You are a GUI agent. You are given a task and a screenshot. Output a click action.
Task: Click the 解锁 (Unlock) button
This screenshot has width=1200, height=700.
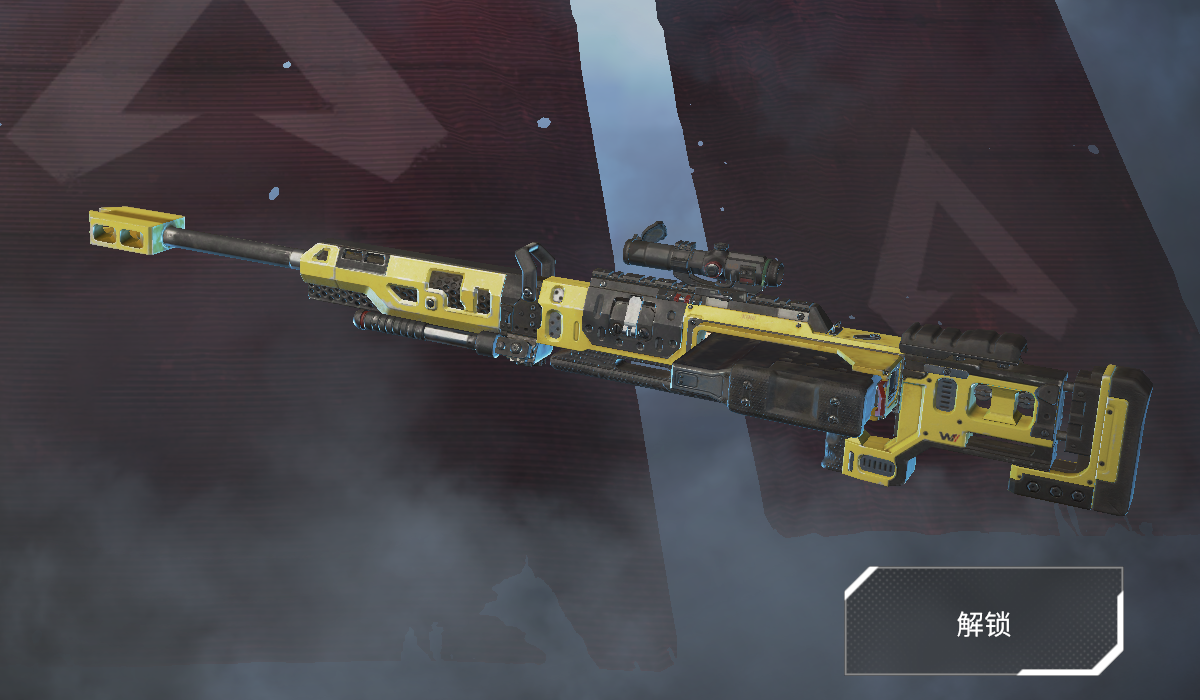tap(983, 622)
